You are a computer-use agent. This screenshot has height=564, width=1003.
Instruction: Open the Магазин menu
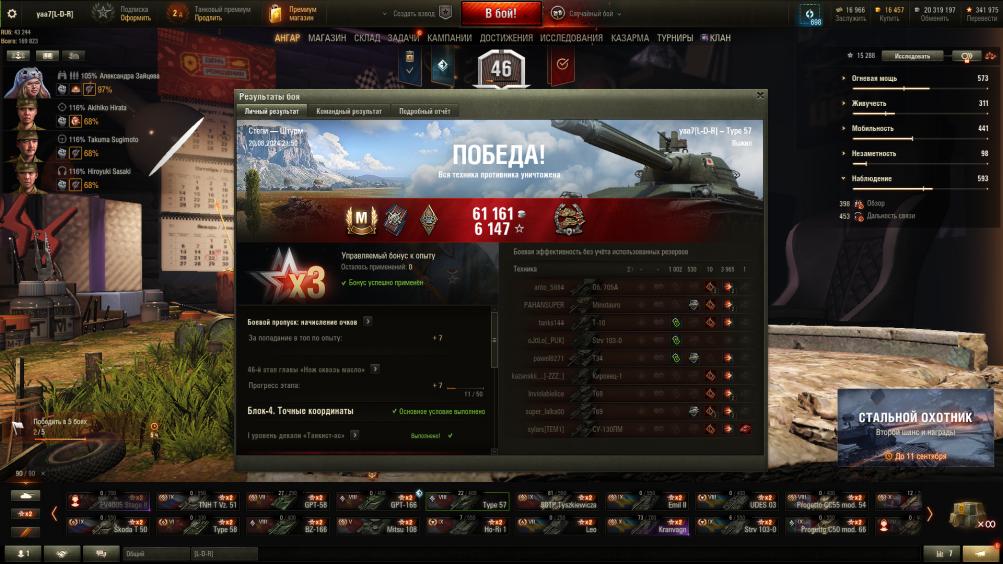[x=327, y=38]
